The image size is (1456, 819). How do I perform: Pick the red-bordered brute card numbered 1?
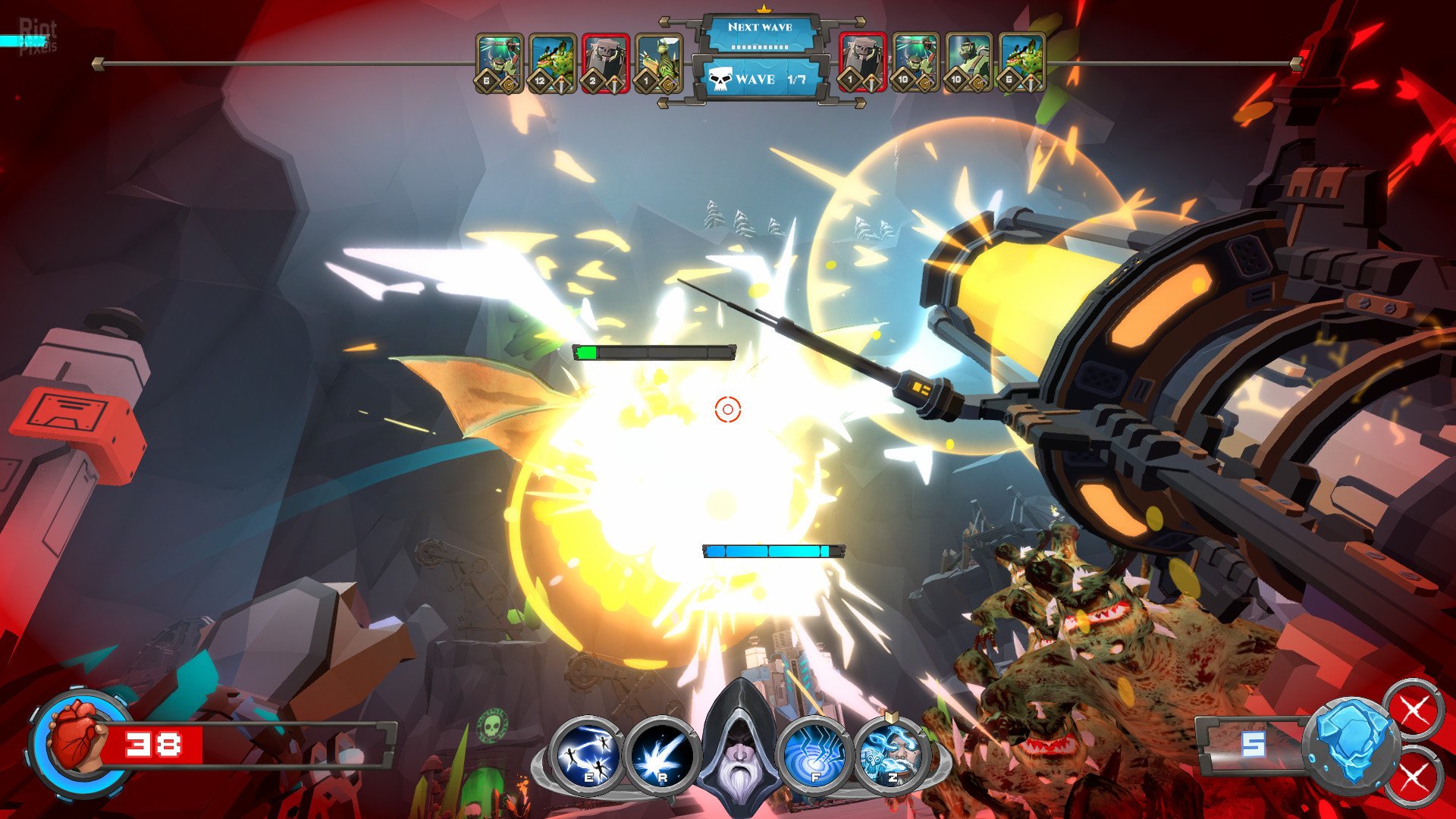862,63
